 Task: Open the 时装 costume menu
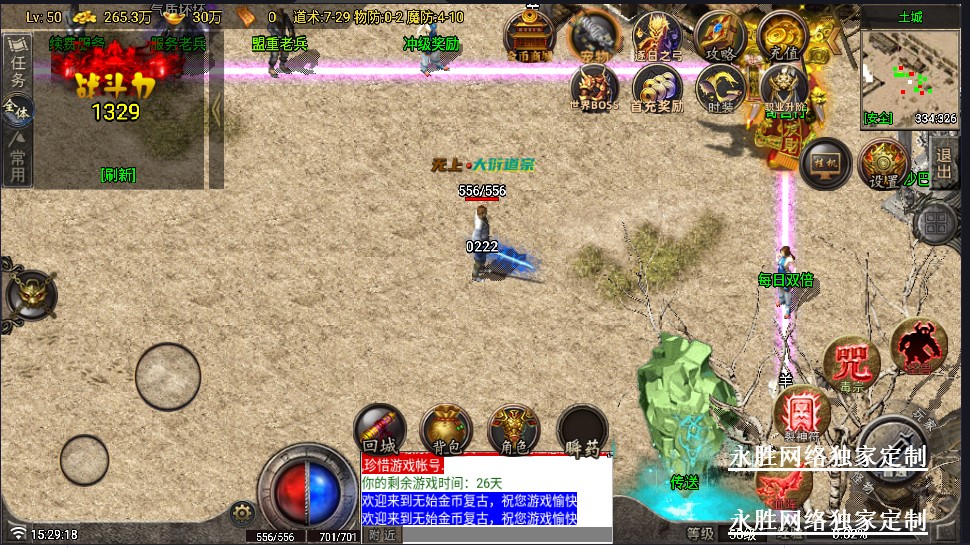click(x=719, y=87)
